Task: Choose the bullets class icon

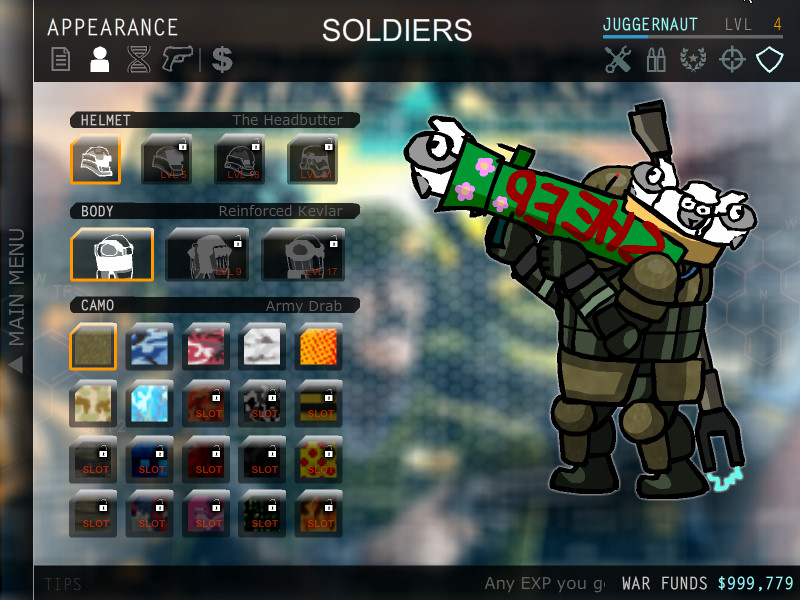Action: coord(656,60)
